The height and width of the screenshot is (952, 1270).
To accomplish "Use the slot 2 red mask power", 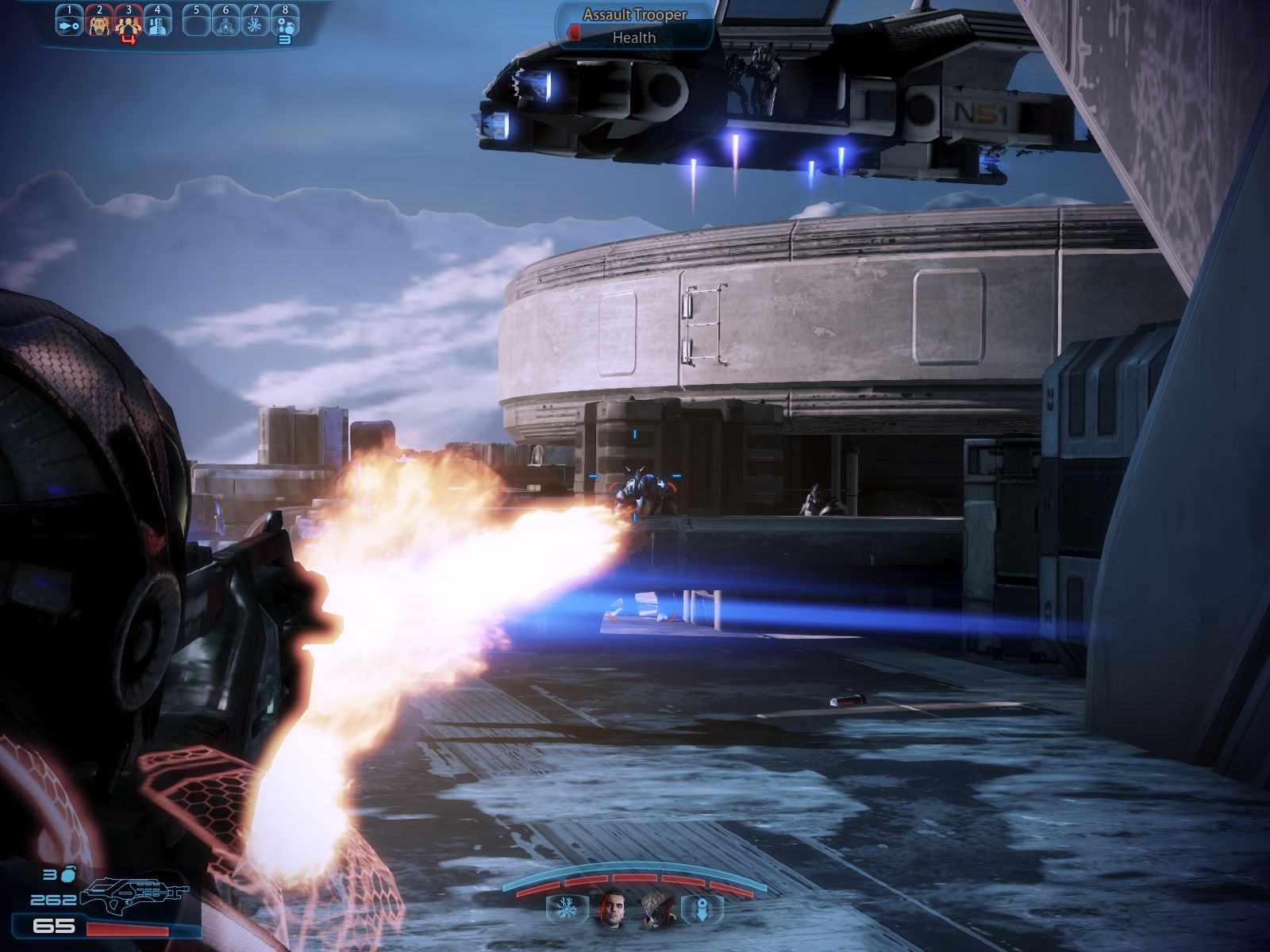I will click(x=99, y=24).
